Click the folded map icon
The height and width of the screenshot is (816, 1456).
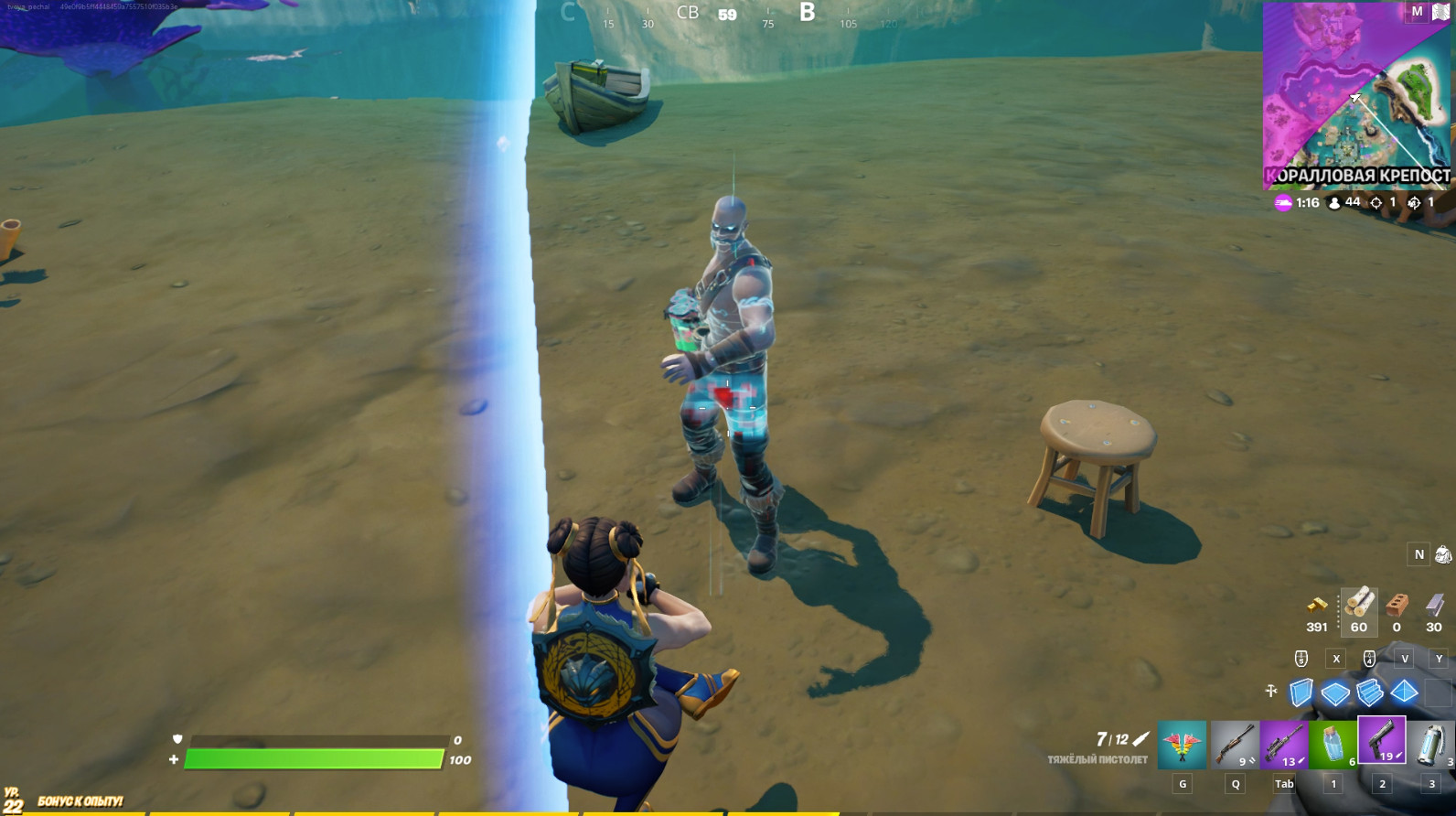[1440, 12]
